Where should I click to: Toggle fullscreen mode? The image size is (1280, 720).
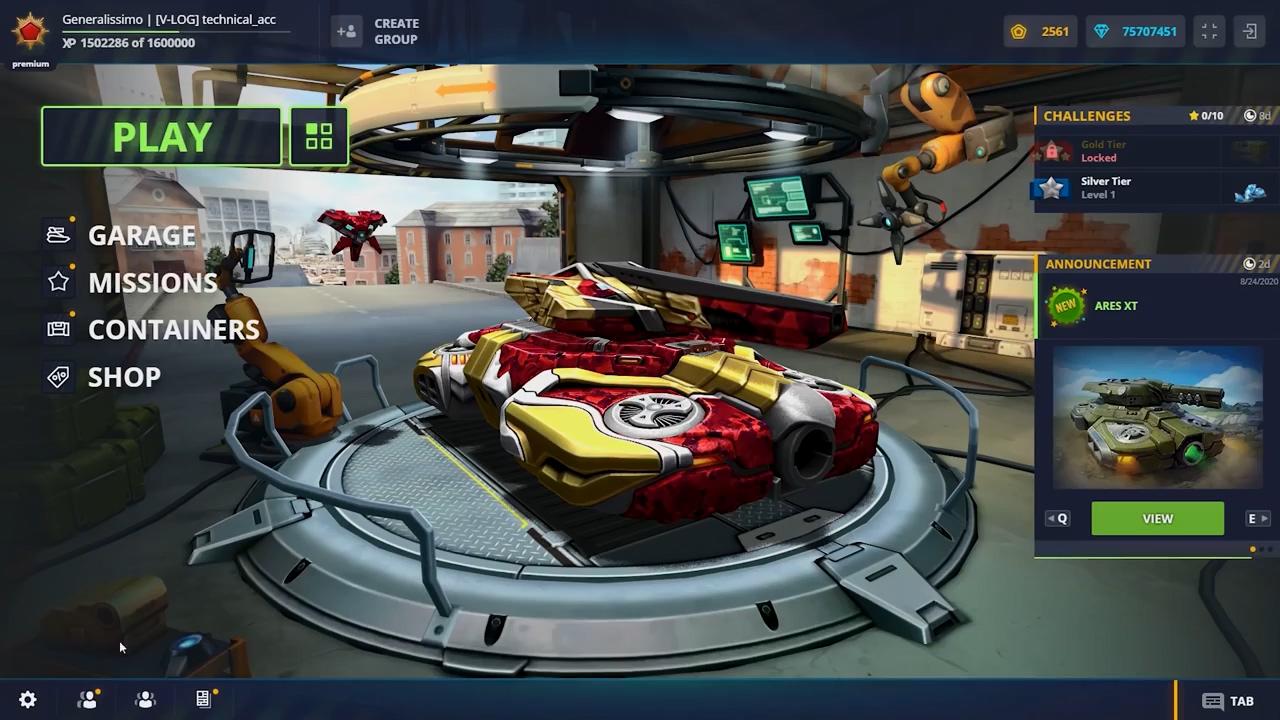[x=1209, y=31]
